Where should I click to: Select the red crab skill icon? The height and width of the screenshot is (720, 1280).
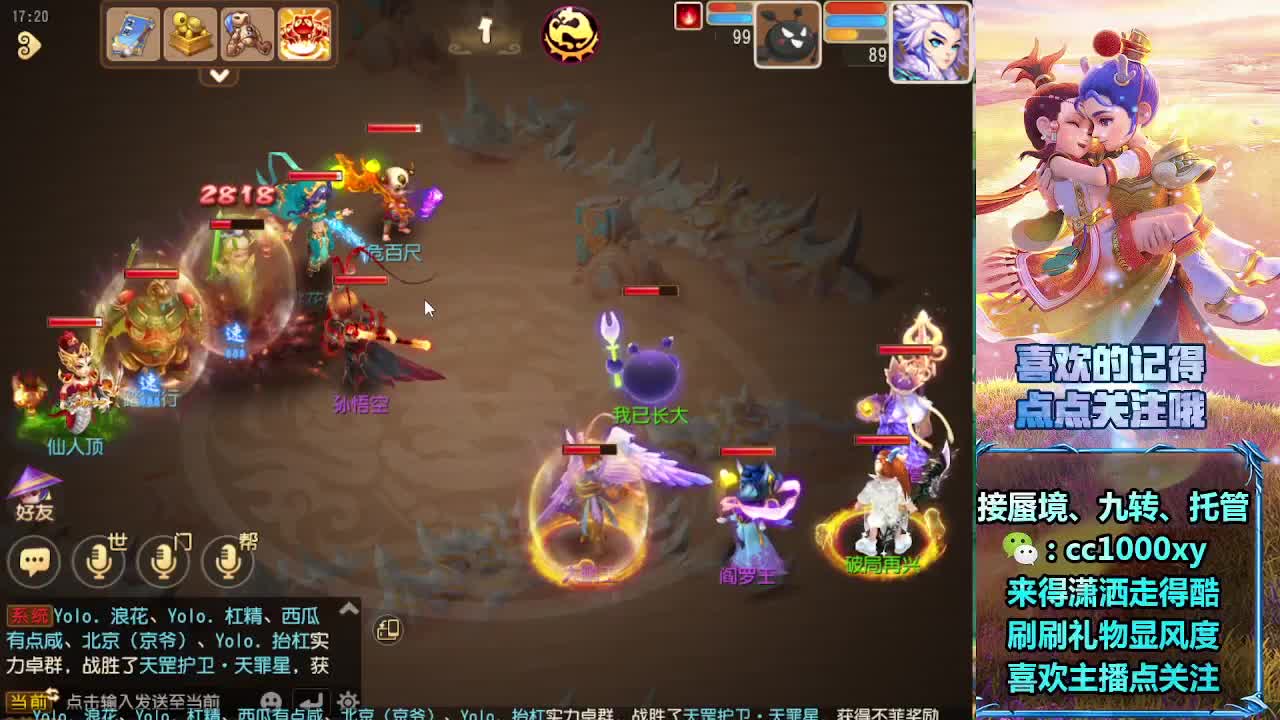click(x=304, y=34)
